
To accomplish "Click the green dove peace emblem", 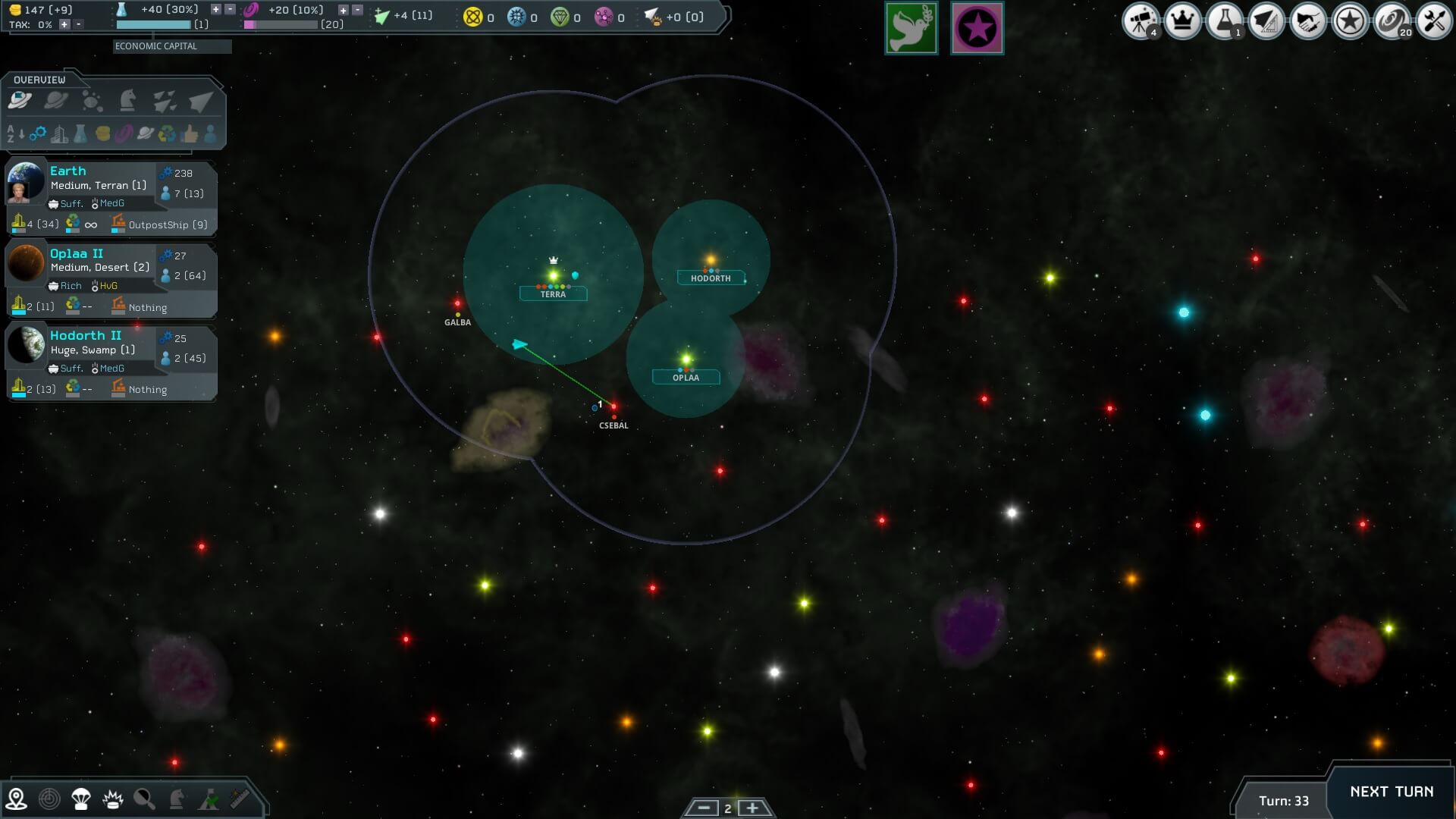I will point(911,29).
